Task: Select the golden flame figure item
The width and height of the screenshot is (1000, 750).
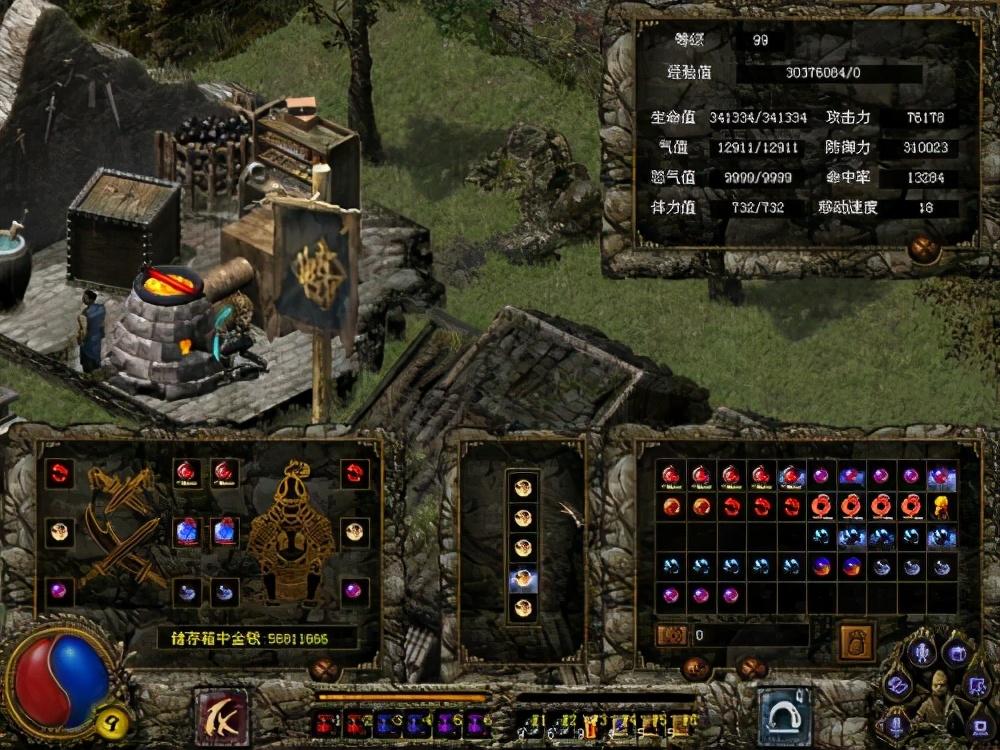Action: coord(941,506)
